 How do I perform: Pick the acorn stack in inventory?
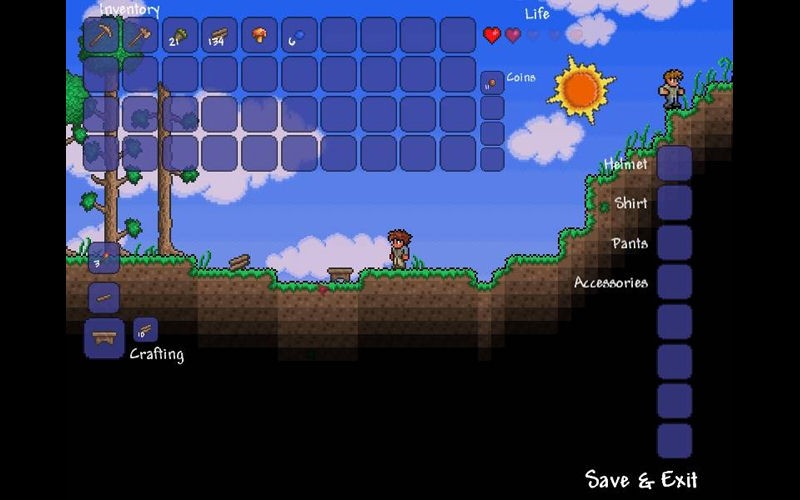click(x=180, y=36)
